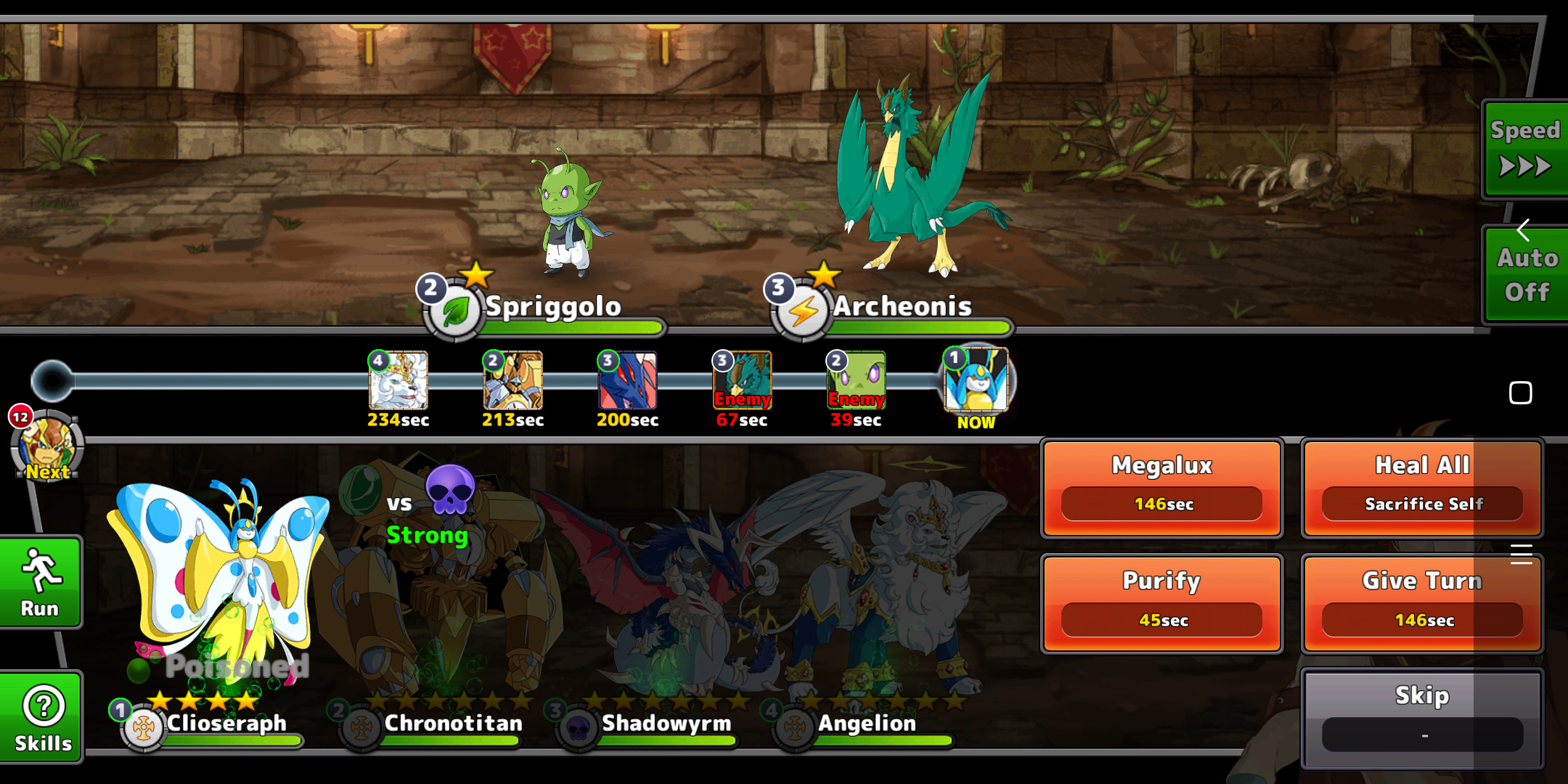Use the Megalux skill

1161,488
